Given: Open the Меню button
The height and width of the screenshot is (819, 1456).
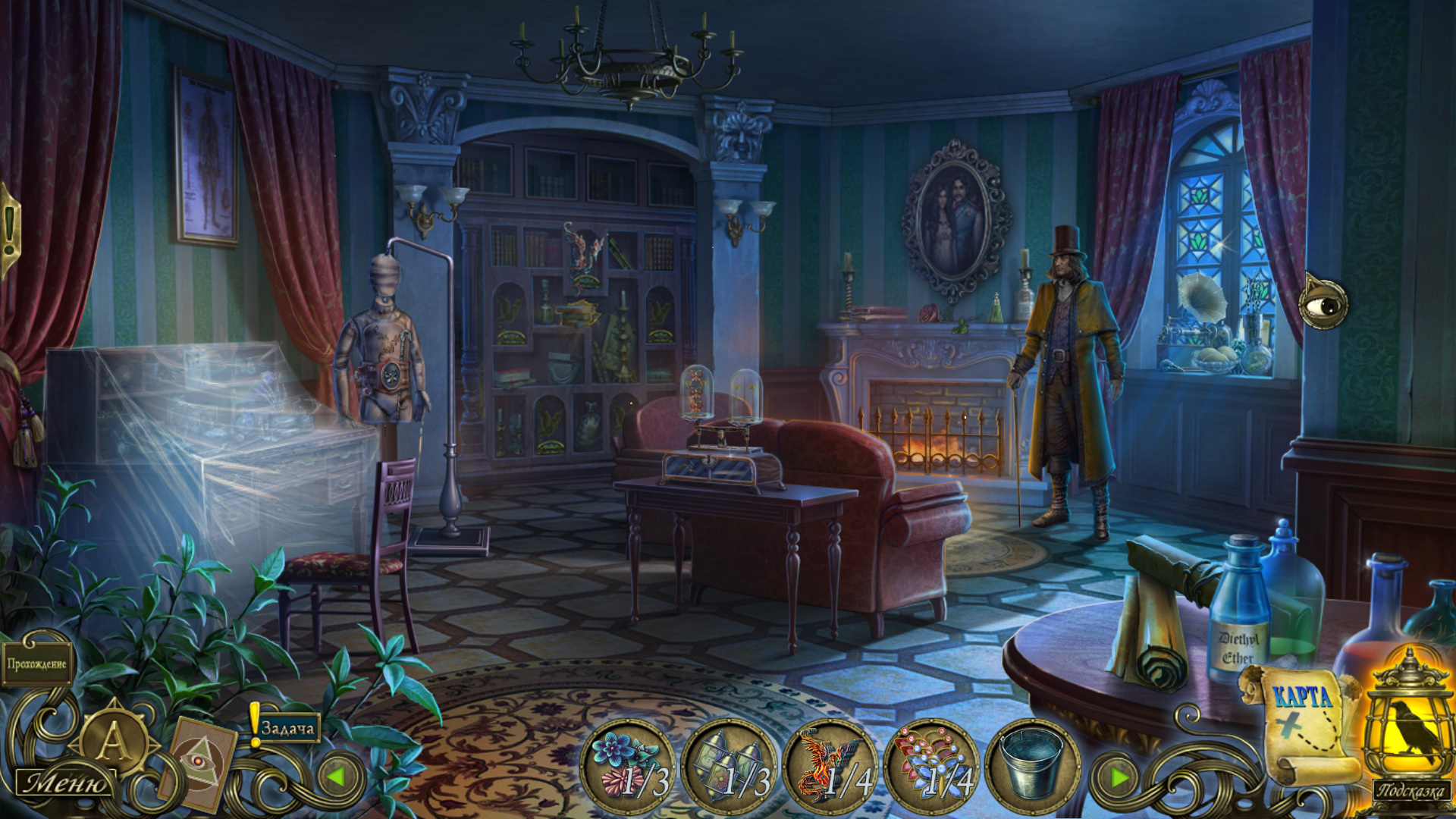Looking at the screenshot, I should point(65,783).
